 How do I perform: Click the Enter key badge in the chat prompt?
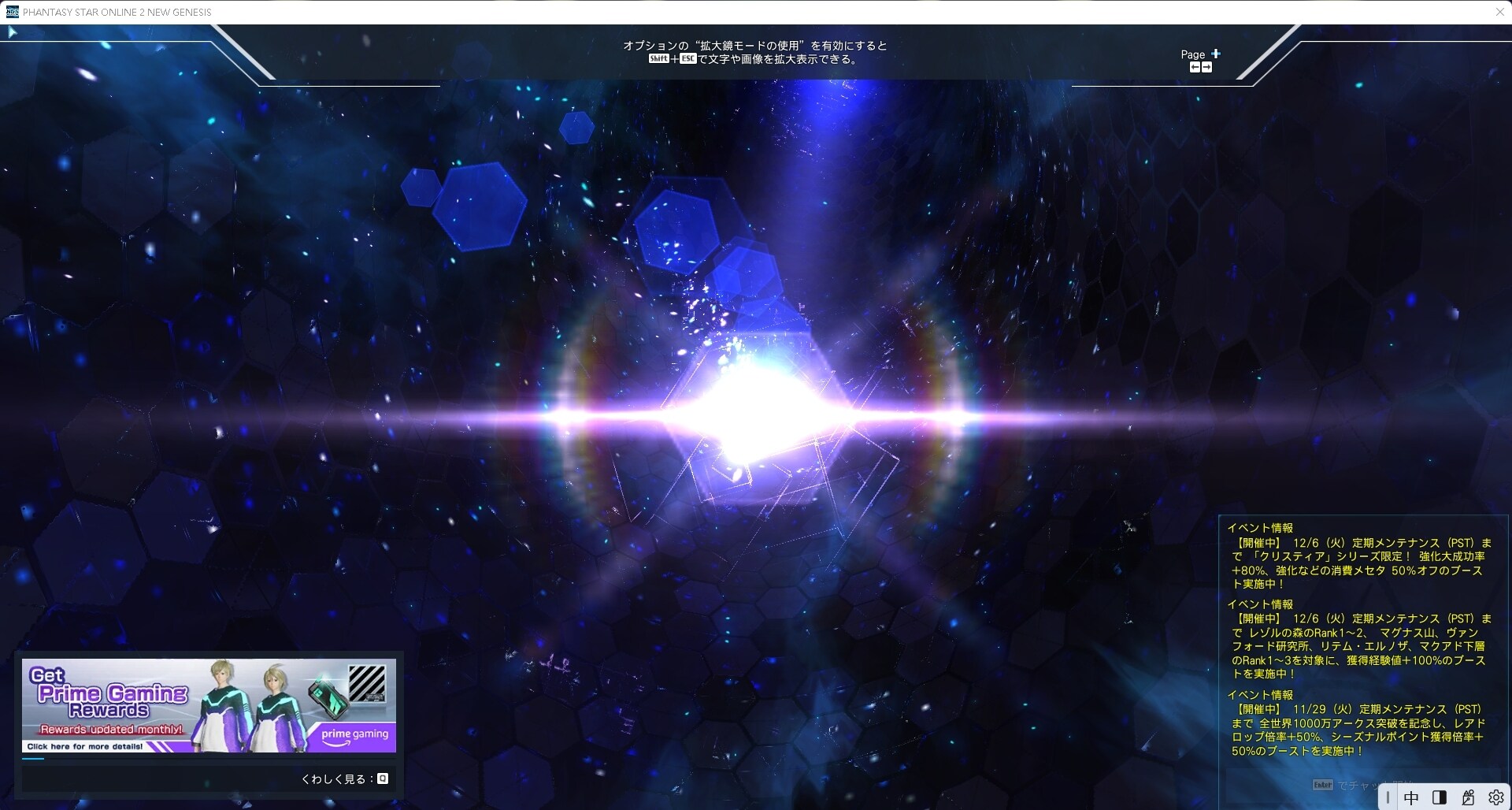coord(1324,784)
